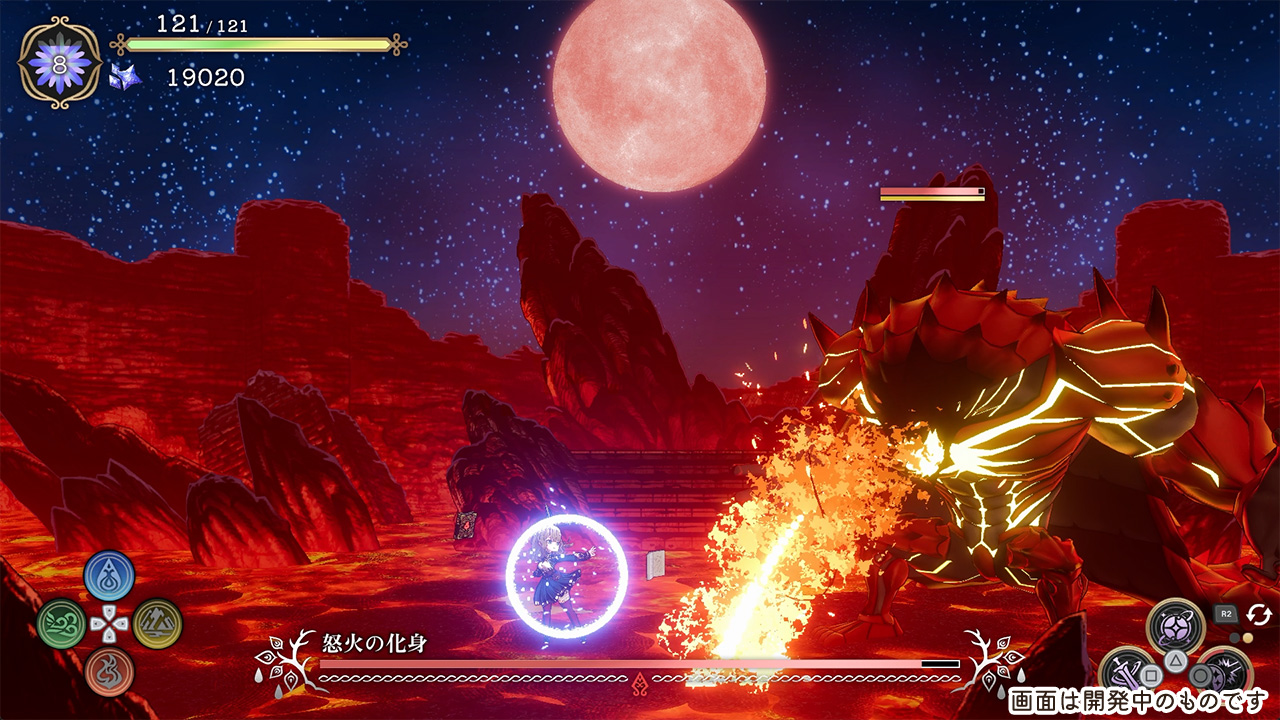The height and width of the screenshot is (720, 1280).
Task: Use the purple orb spell skill
Action: pyautogui.click(x=1175, y=626)
